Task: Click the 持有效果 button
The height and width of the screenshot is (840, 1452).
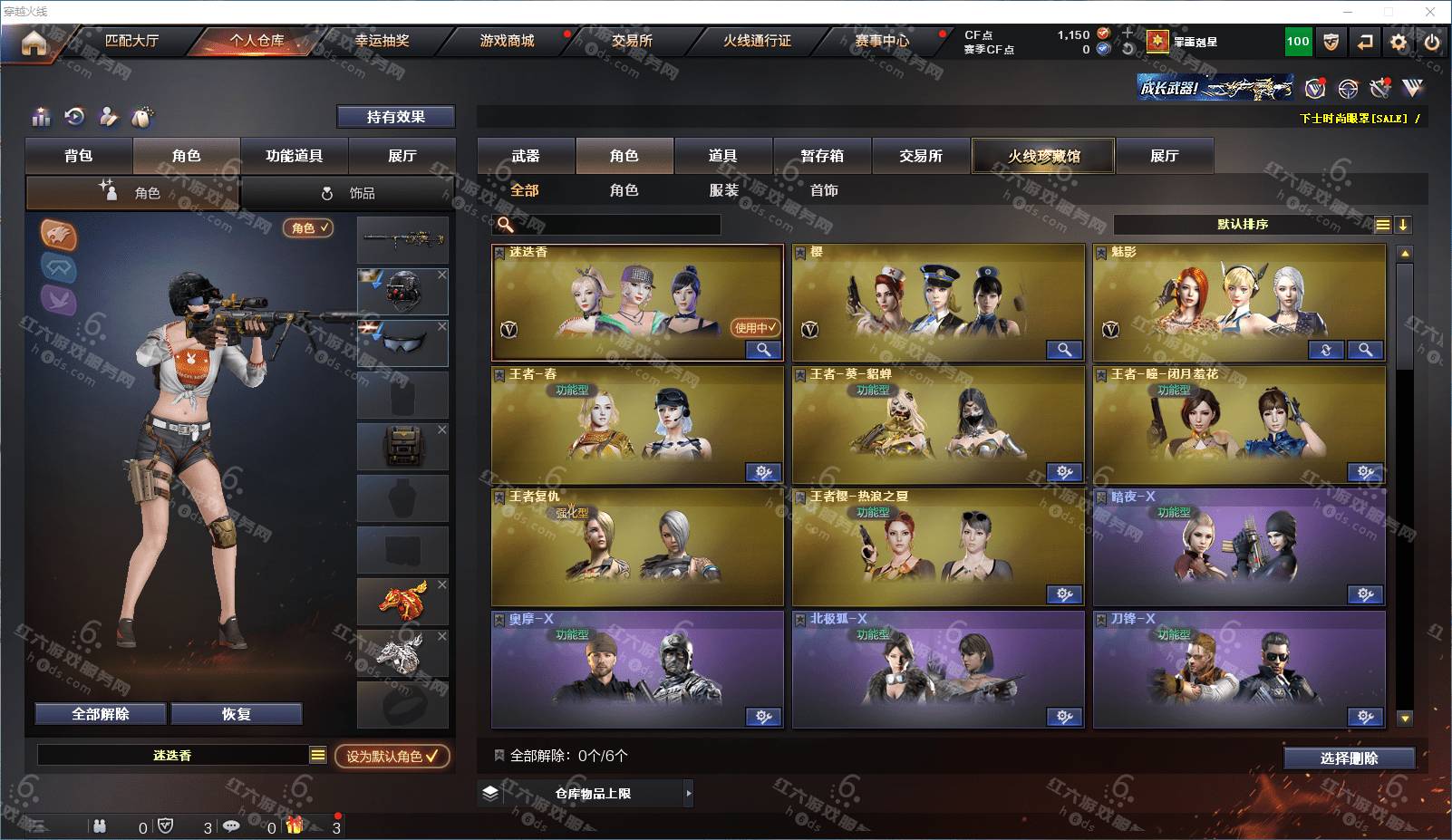Action: click(395, 117)
